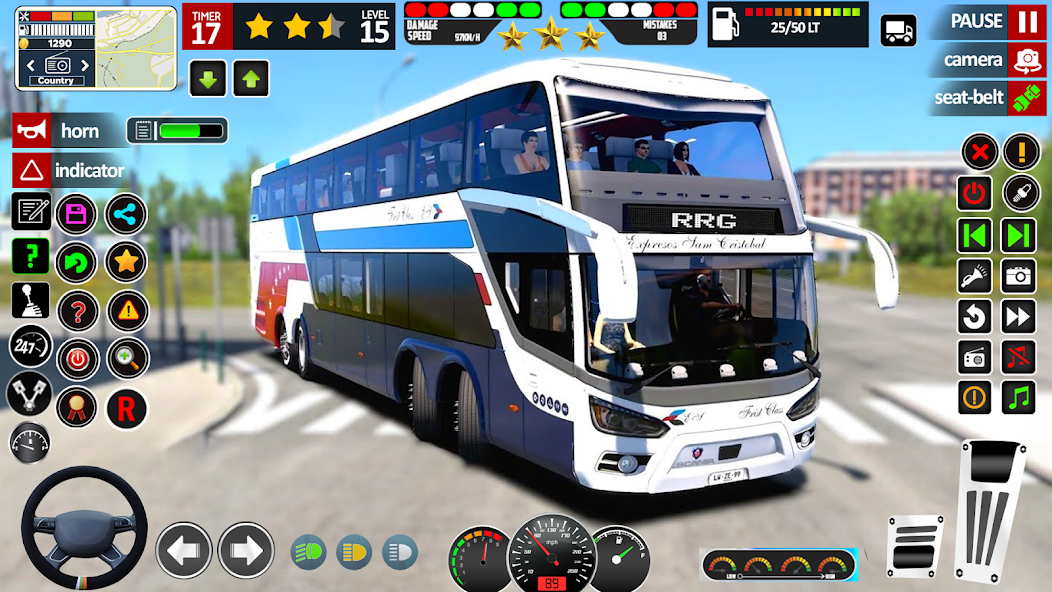Viewport: 1052px width, 592px height.
Task: Tap the short brake pedal
Action: [x=915, y=545]
